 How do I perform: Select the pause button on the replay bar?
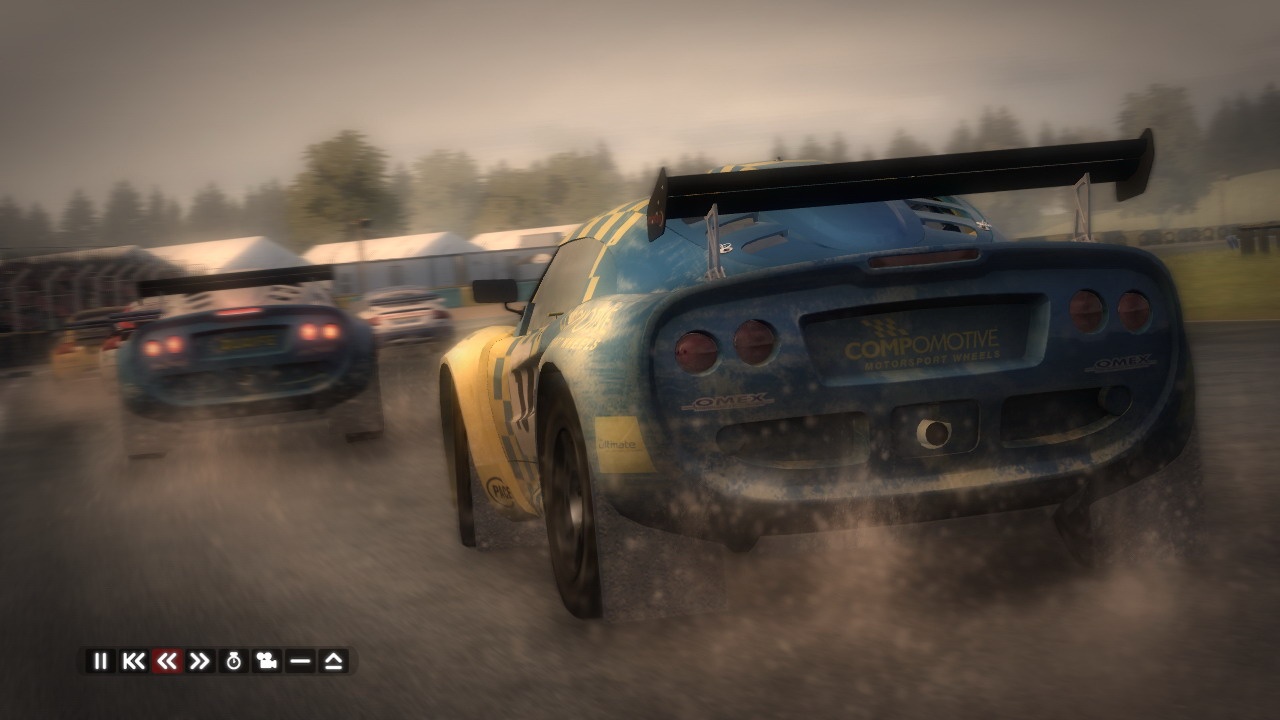click(100, 660)
